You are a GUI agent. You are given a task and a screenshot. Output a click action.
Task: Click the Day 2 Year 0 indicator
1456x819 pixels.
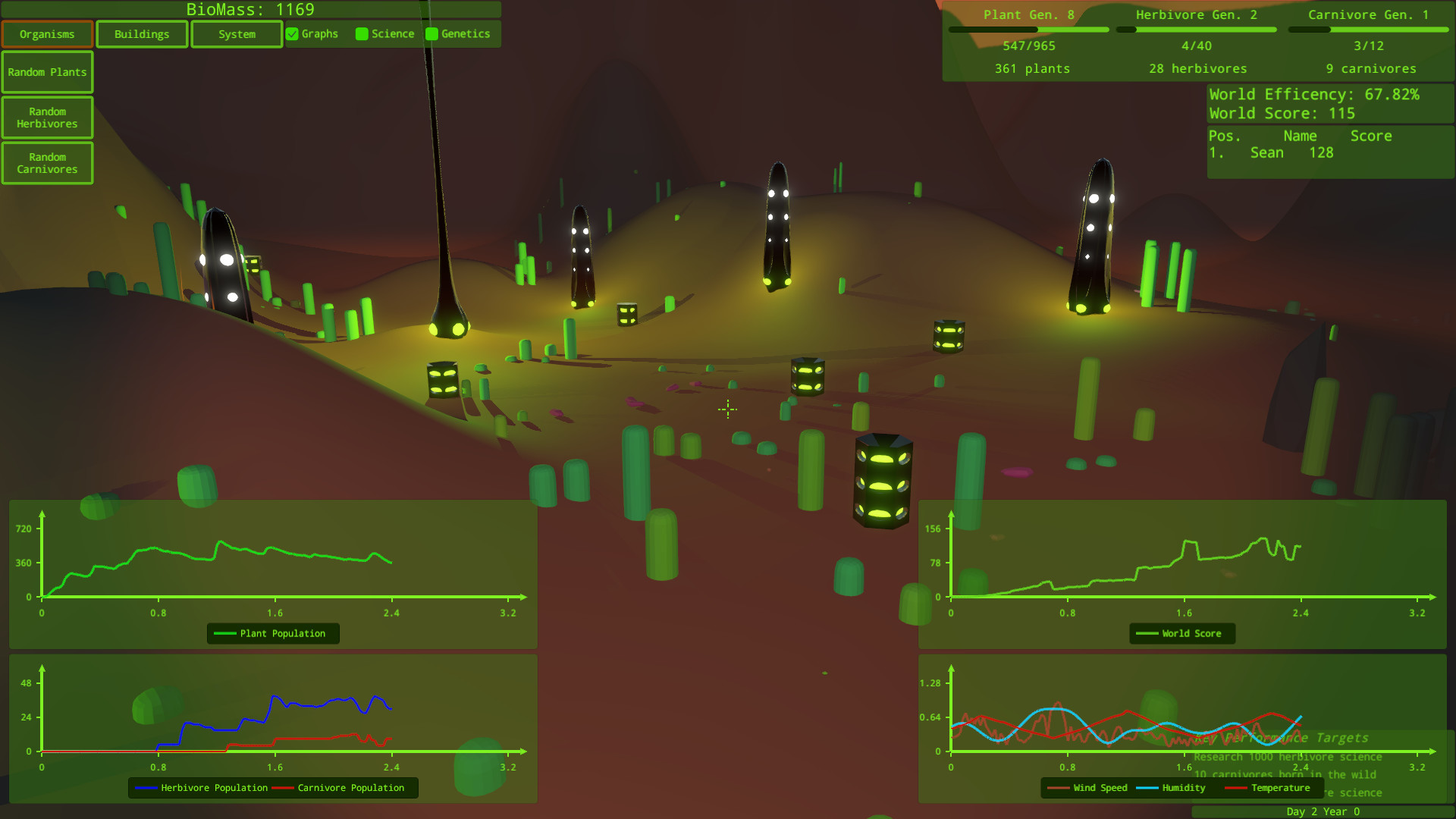tap(1324, 811)
